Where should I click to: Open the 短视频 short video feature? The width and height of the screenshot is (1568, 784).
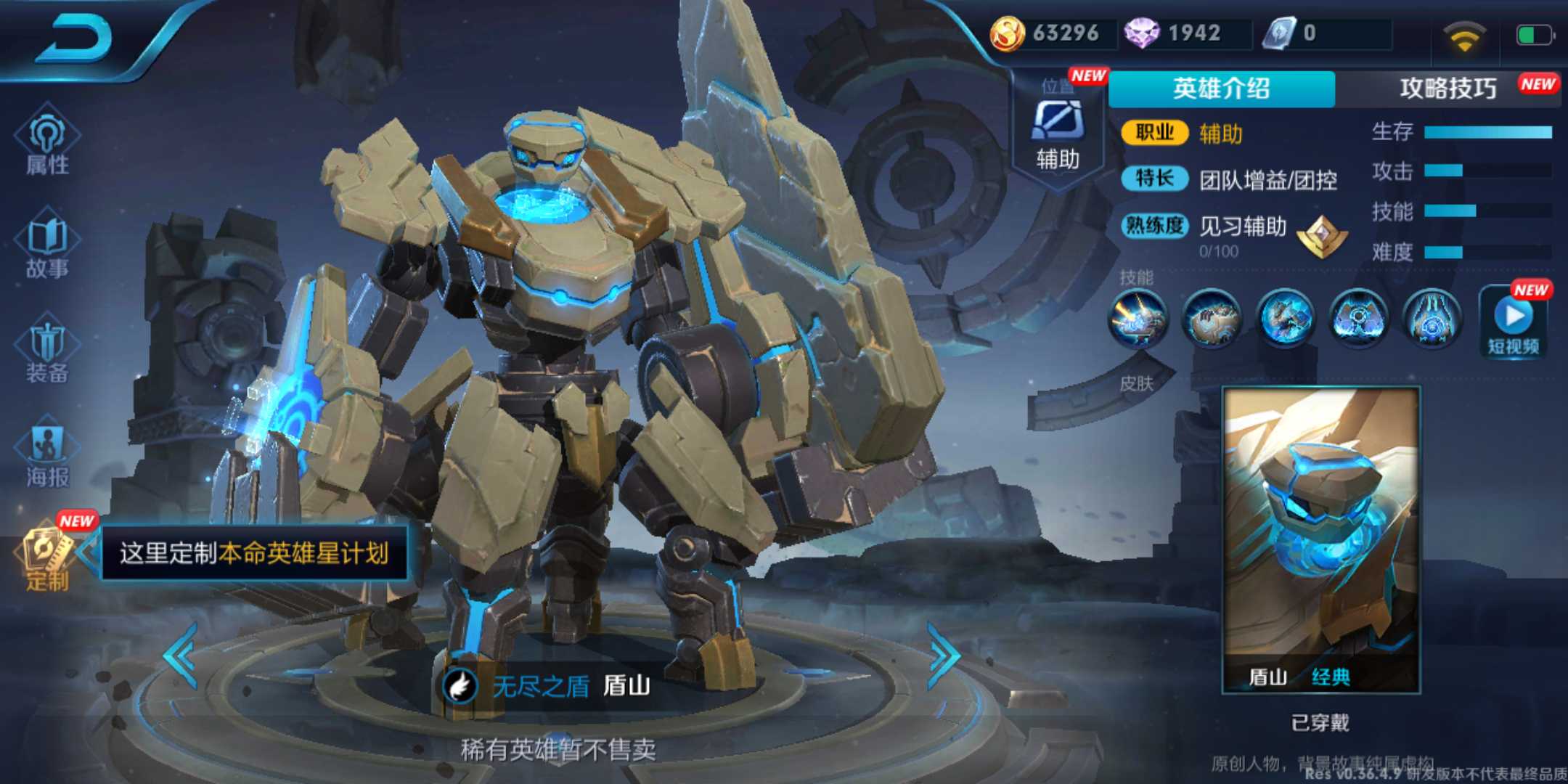(1514, 319)
